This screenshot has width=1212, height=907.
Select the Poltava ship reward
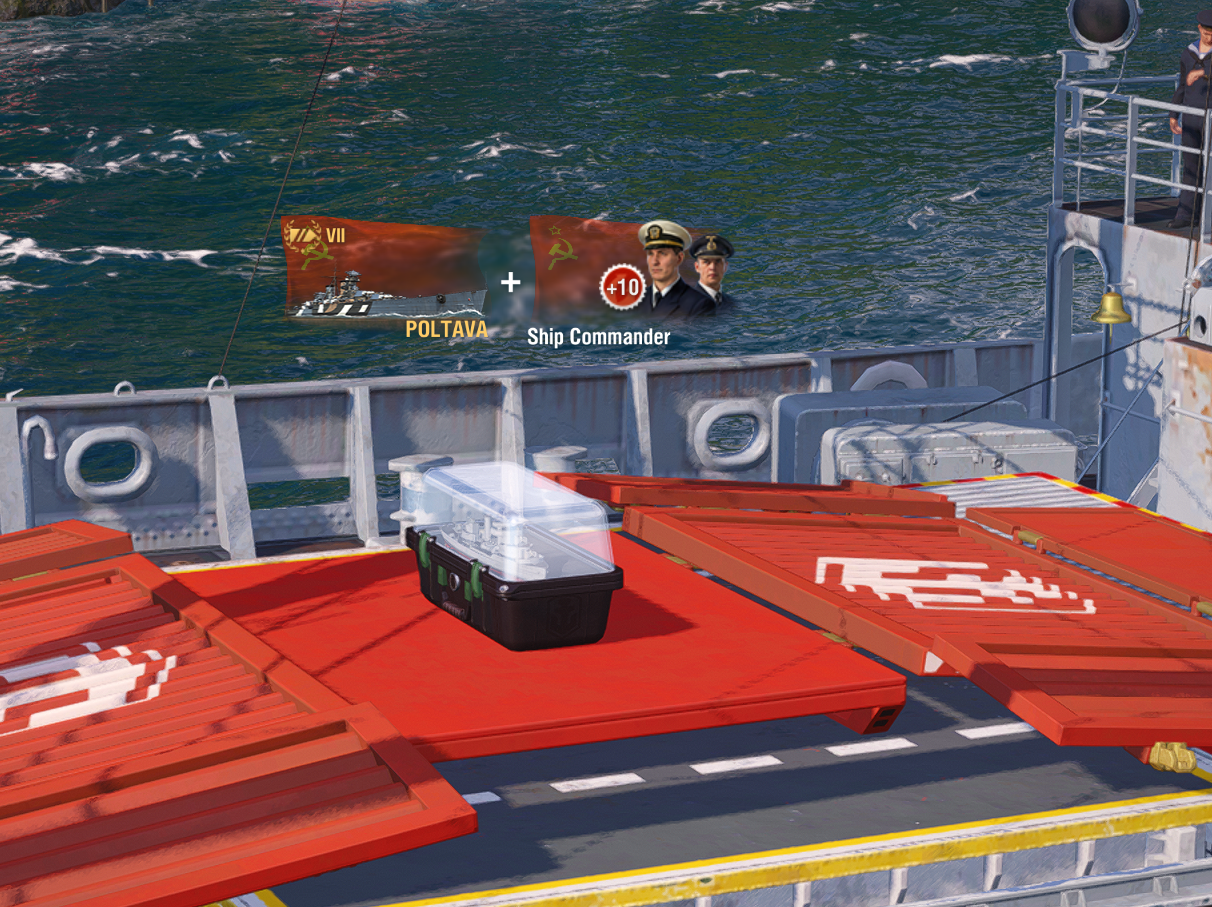[385, 270]
